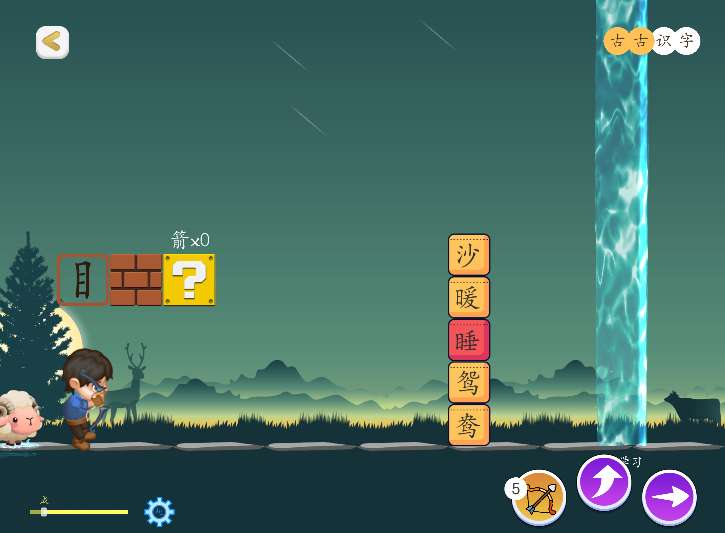This screenshot has height=533, width=725.
Task: Select the 沙 character tile
Action: point(468,255)
